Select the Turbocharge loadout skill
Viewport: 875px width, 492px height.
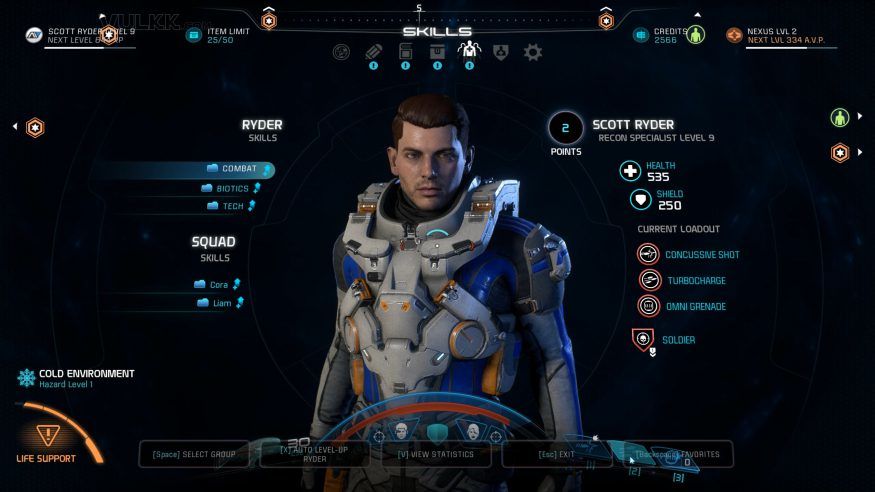point(695,281)
